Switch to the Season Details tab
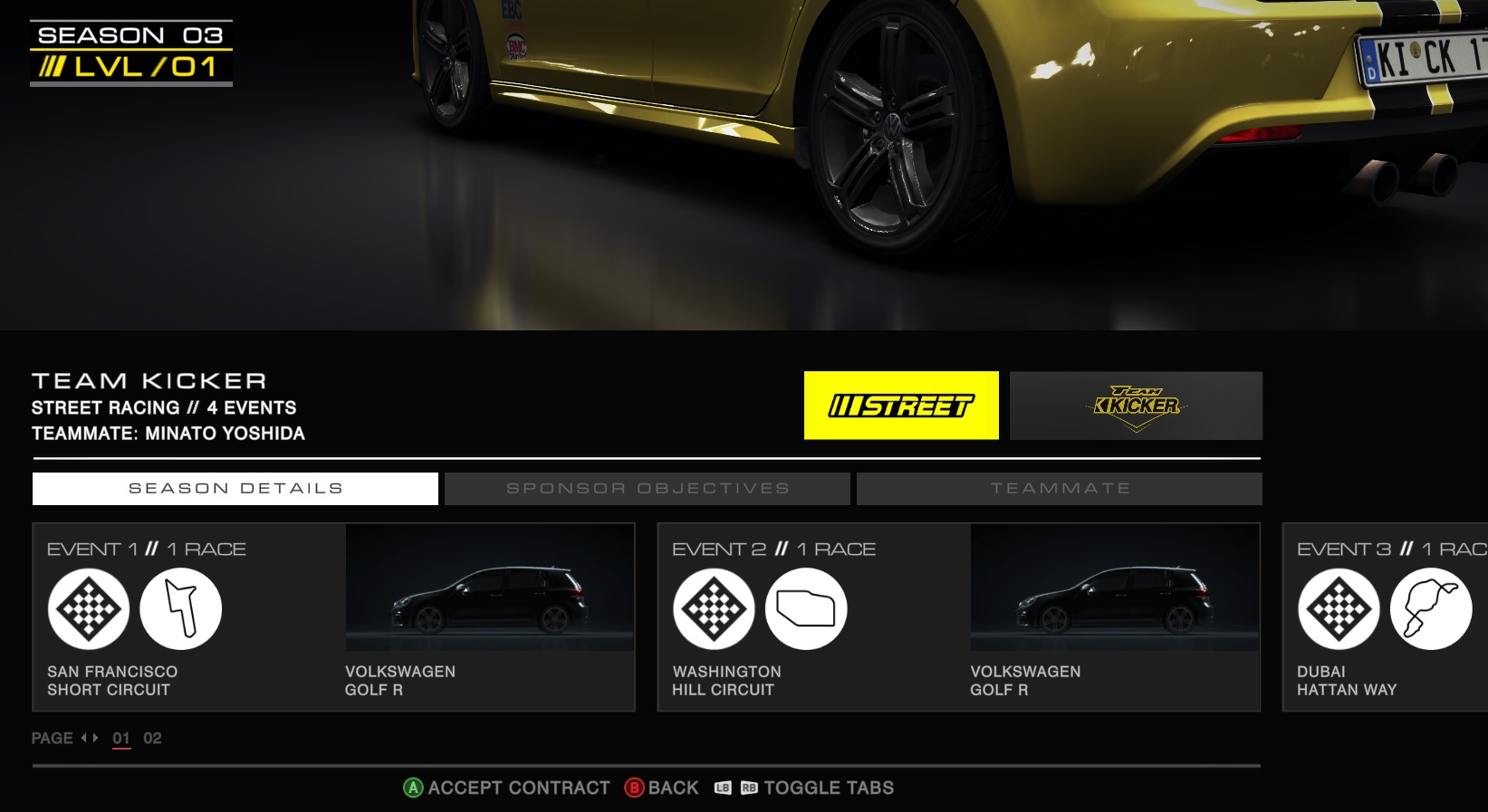1488x812 pixels. [235, 489]
